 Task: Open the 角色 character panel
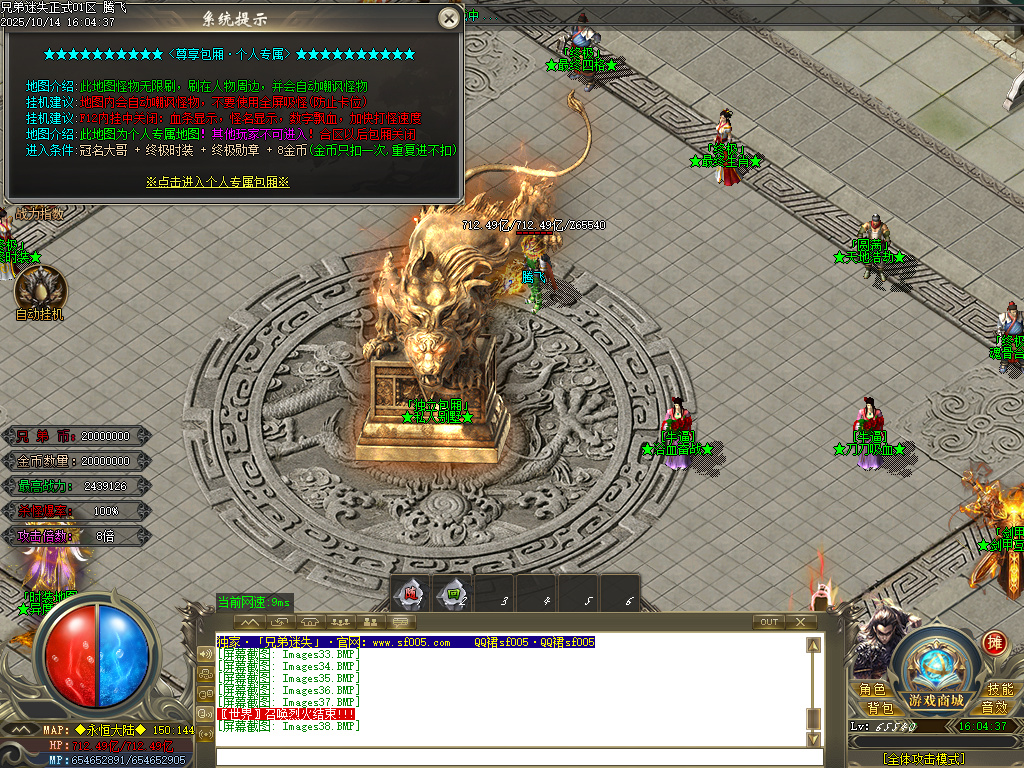click(x=873, y=690)
